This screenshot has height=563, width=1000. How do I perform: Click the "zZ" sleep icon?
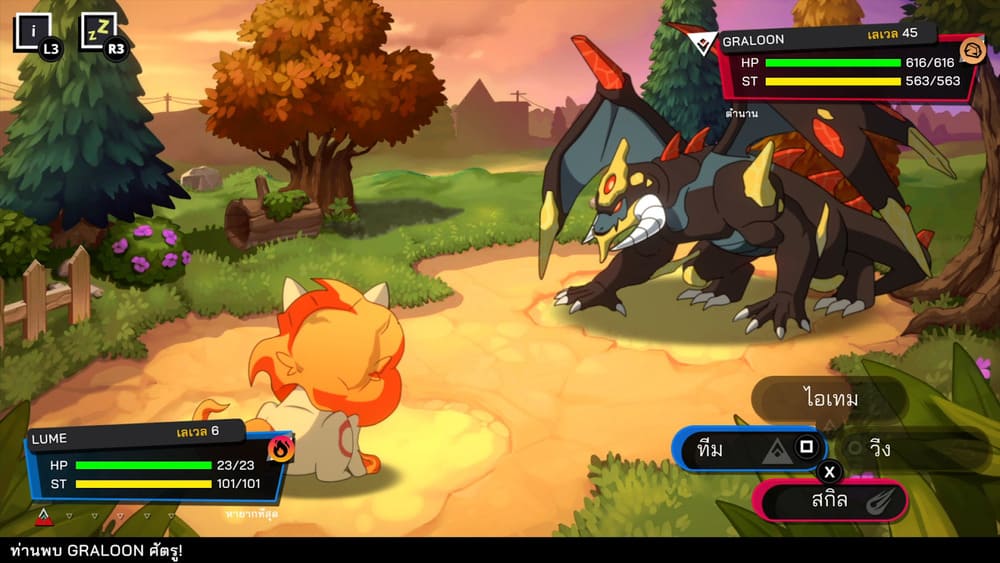coord(98,32)
